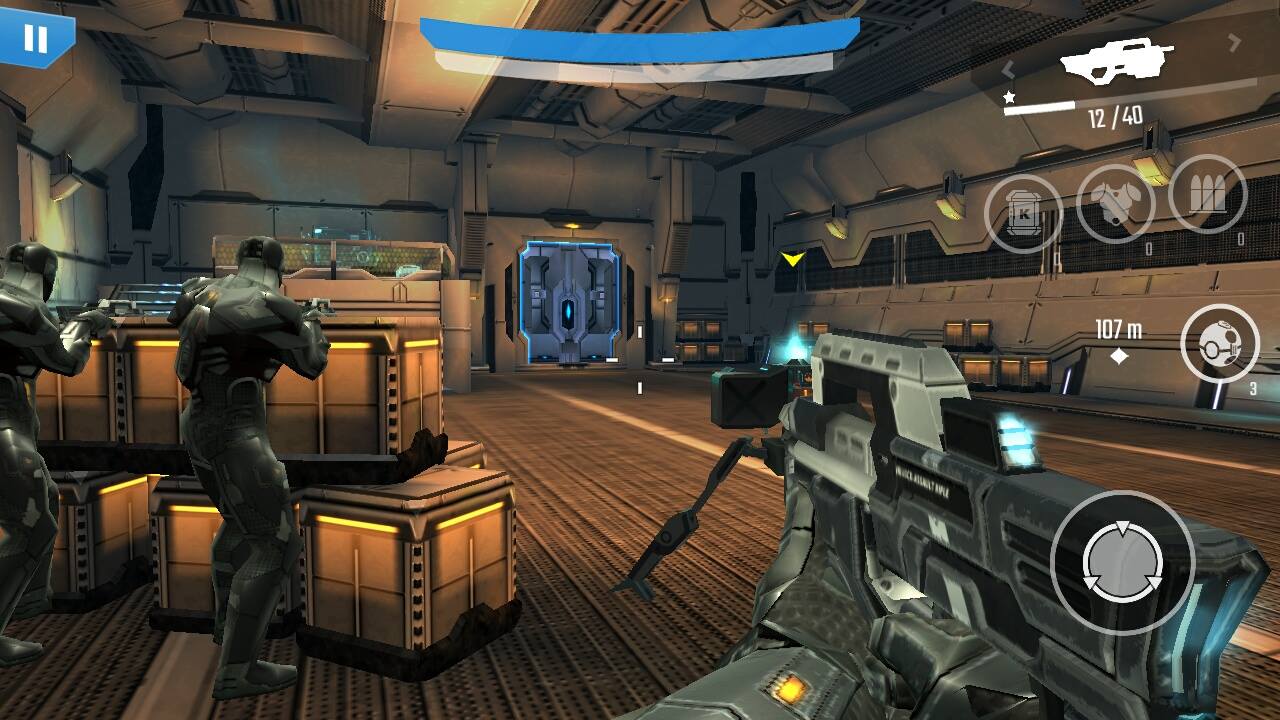Tap the yellow waypoint arrow above the crates
This screenshot has width=1280, height=720.
click(x=792, y=258)
